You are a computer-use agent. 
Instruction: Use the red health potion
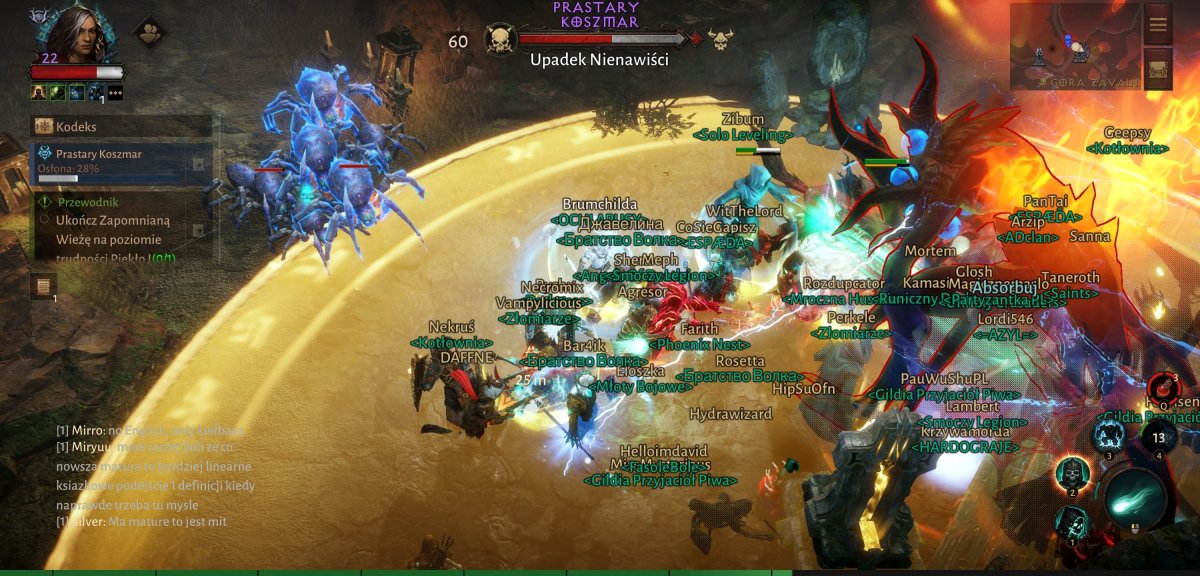(x=1163, y=387)
